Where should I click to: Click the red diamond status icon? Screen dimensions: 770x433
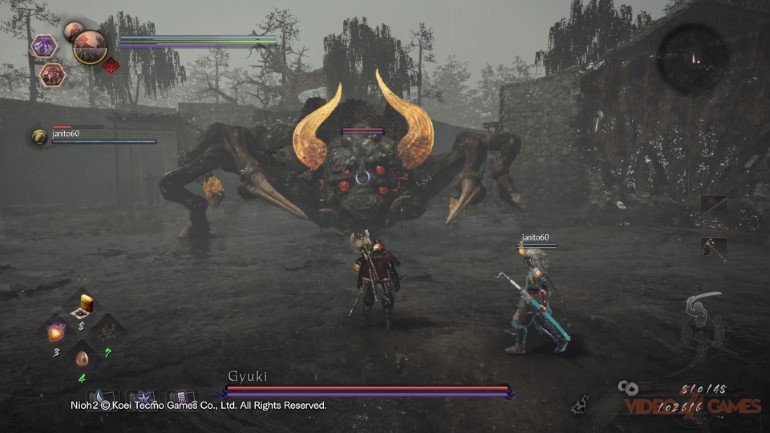tap(110, 66)
